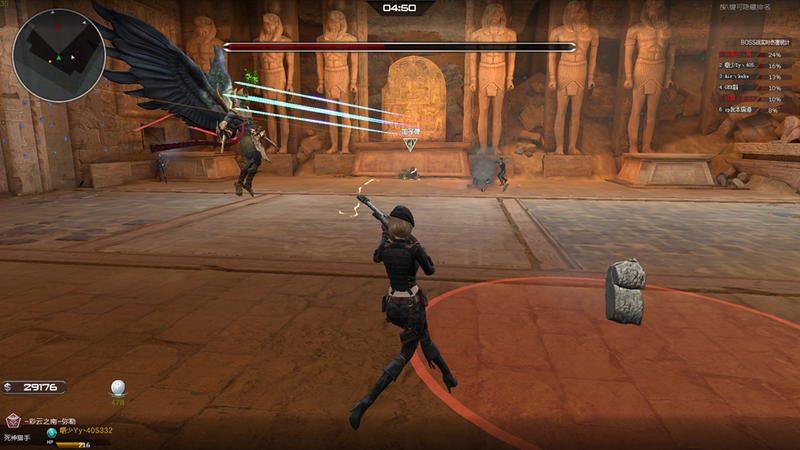Click the circular minimap

pyautogui.click(x=59, y=55)
